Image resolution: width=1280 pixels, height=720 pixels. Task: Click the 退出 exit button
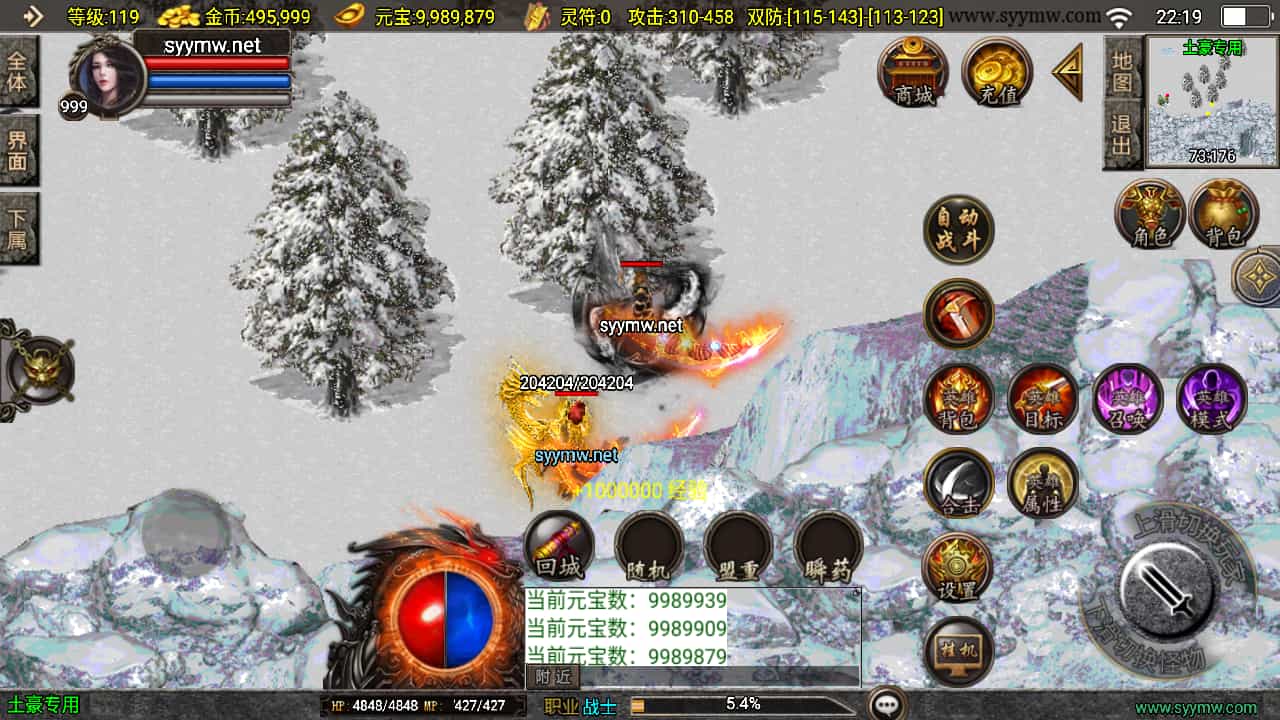point(1123,134)
